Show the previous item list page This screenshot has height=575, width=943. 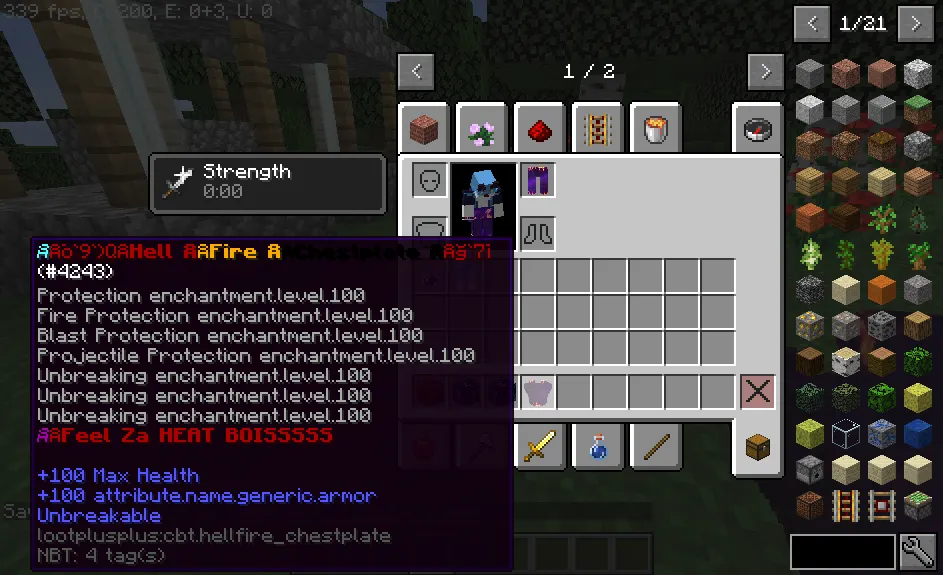tap(811, 23)
